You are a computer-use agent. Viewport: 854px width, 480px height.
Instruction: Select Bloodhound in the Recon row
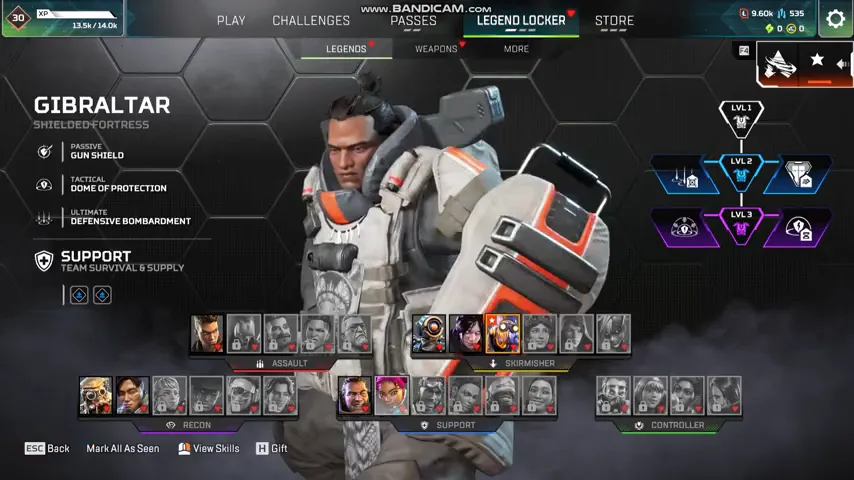pyautogui.click(x=96, y=396)
